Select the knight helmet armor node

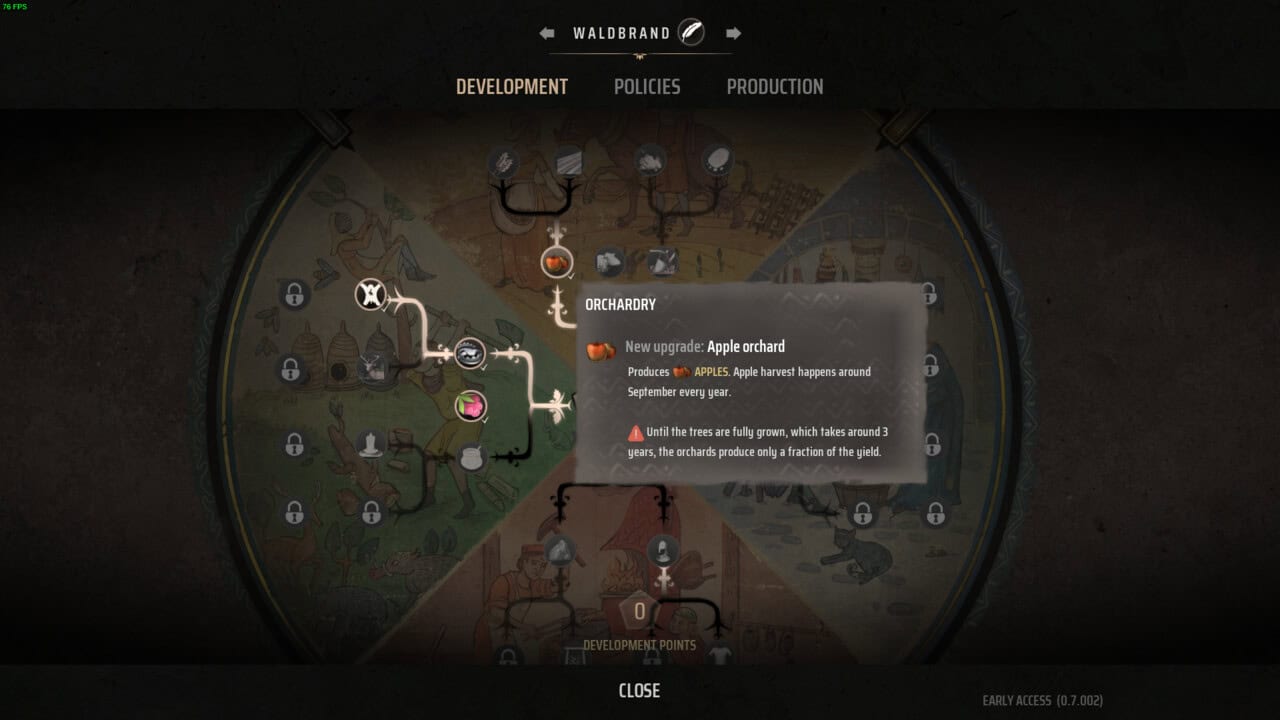662,549
